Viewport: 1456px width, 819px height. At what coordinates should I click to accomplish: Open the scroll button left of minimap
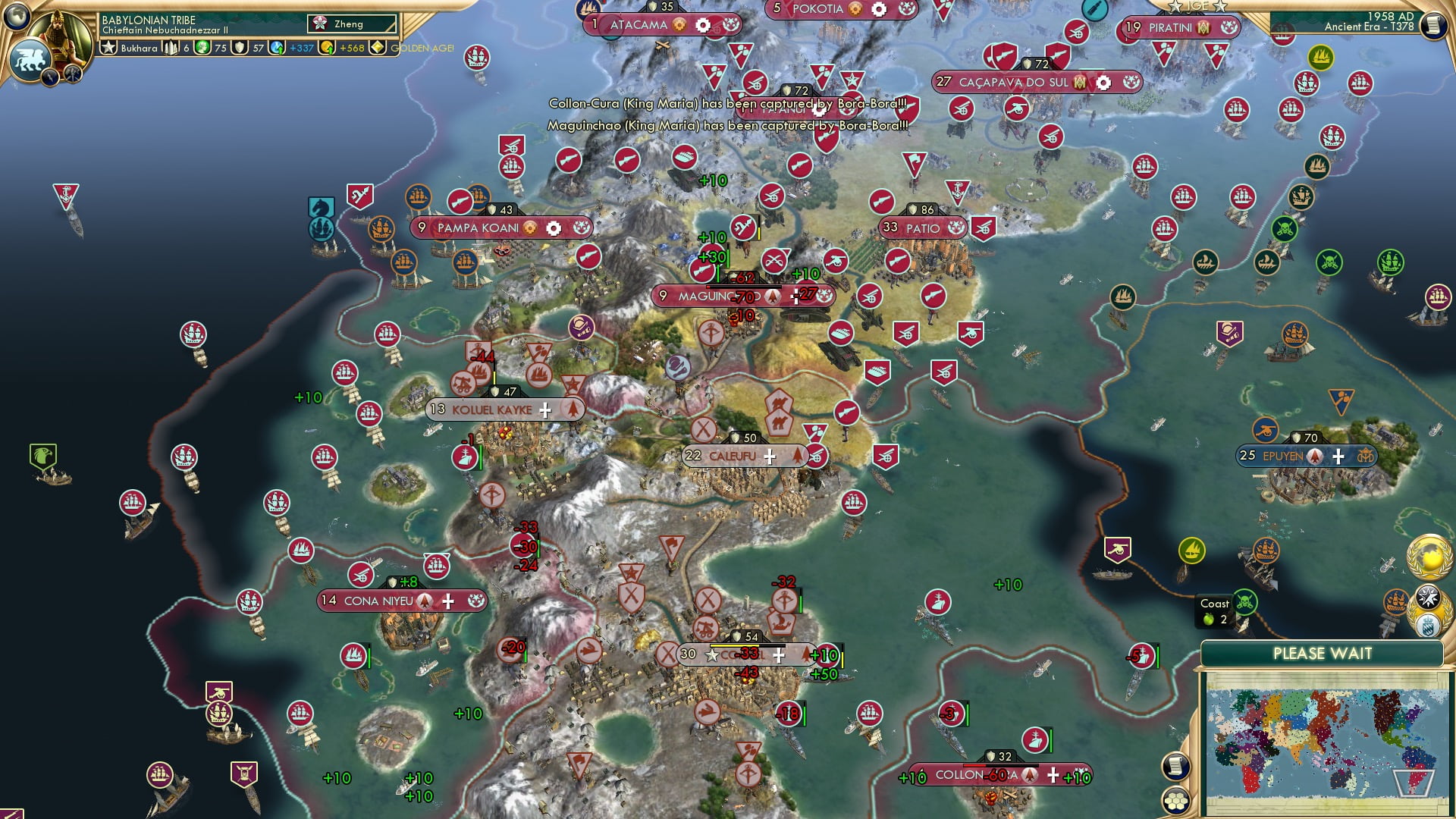(1175, 766)
